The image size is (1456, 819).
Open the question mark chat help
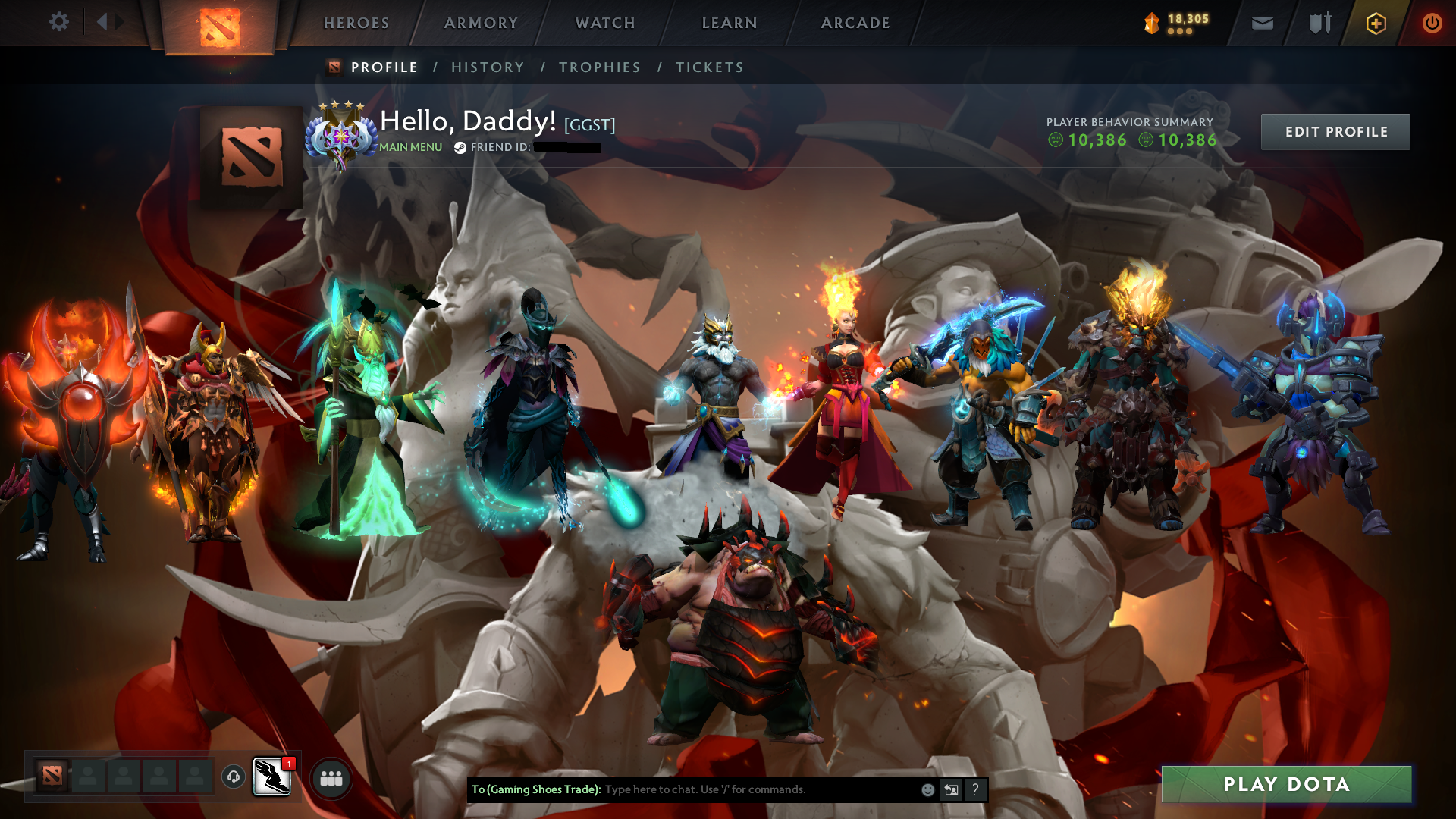point(976,789)
